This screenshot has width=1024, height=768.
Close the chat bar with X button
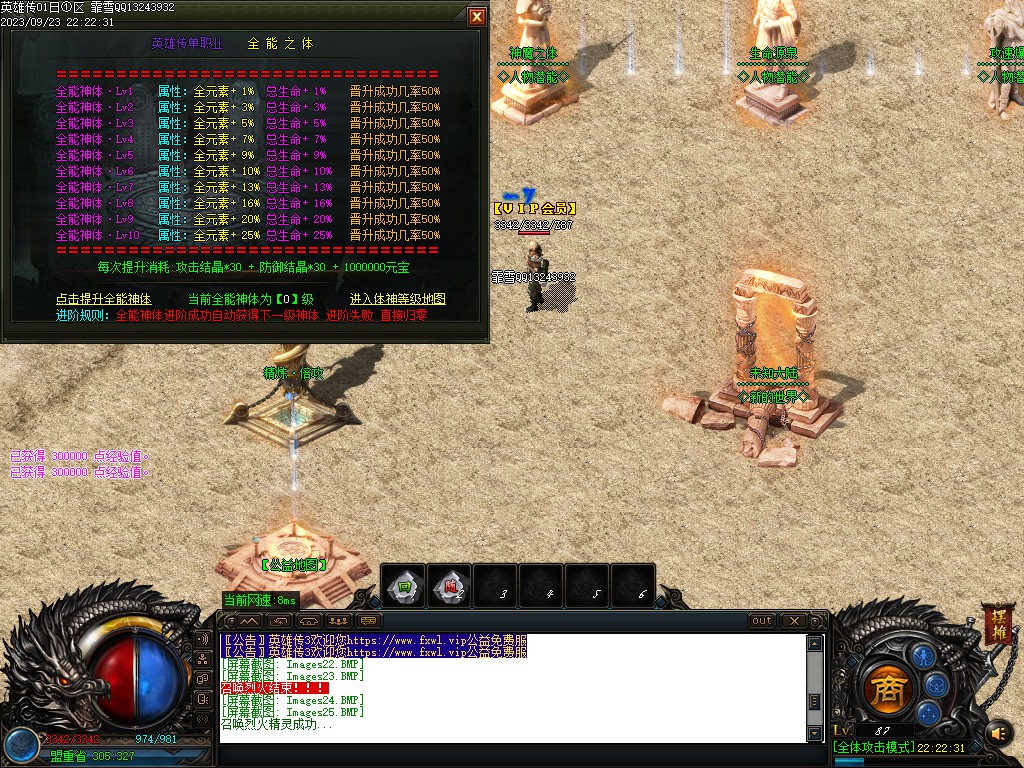pos(792,621)
